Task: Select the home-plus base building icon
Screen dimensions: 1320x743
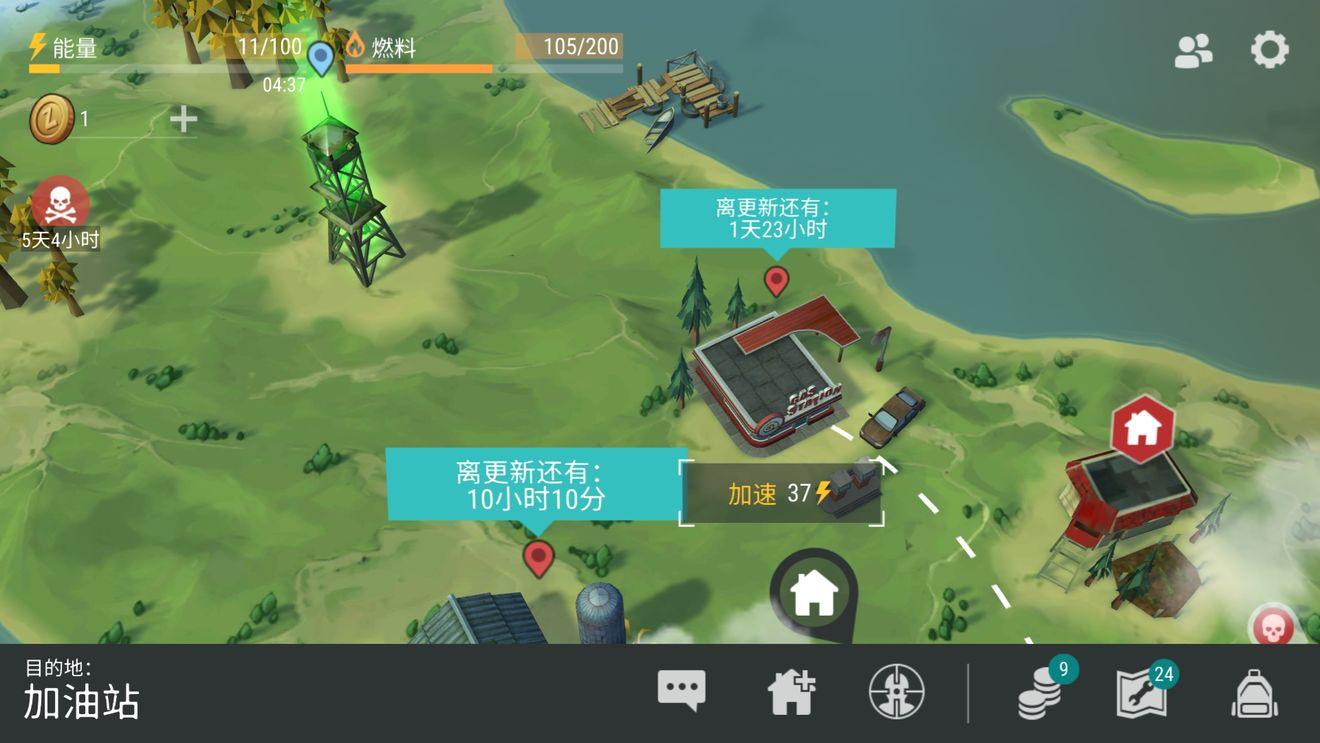Action: point(790,689)
